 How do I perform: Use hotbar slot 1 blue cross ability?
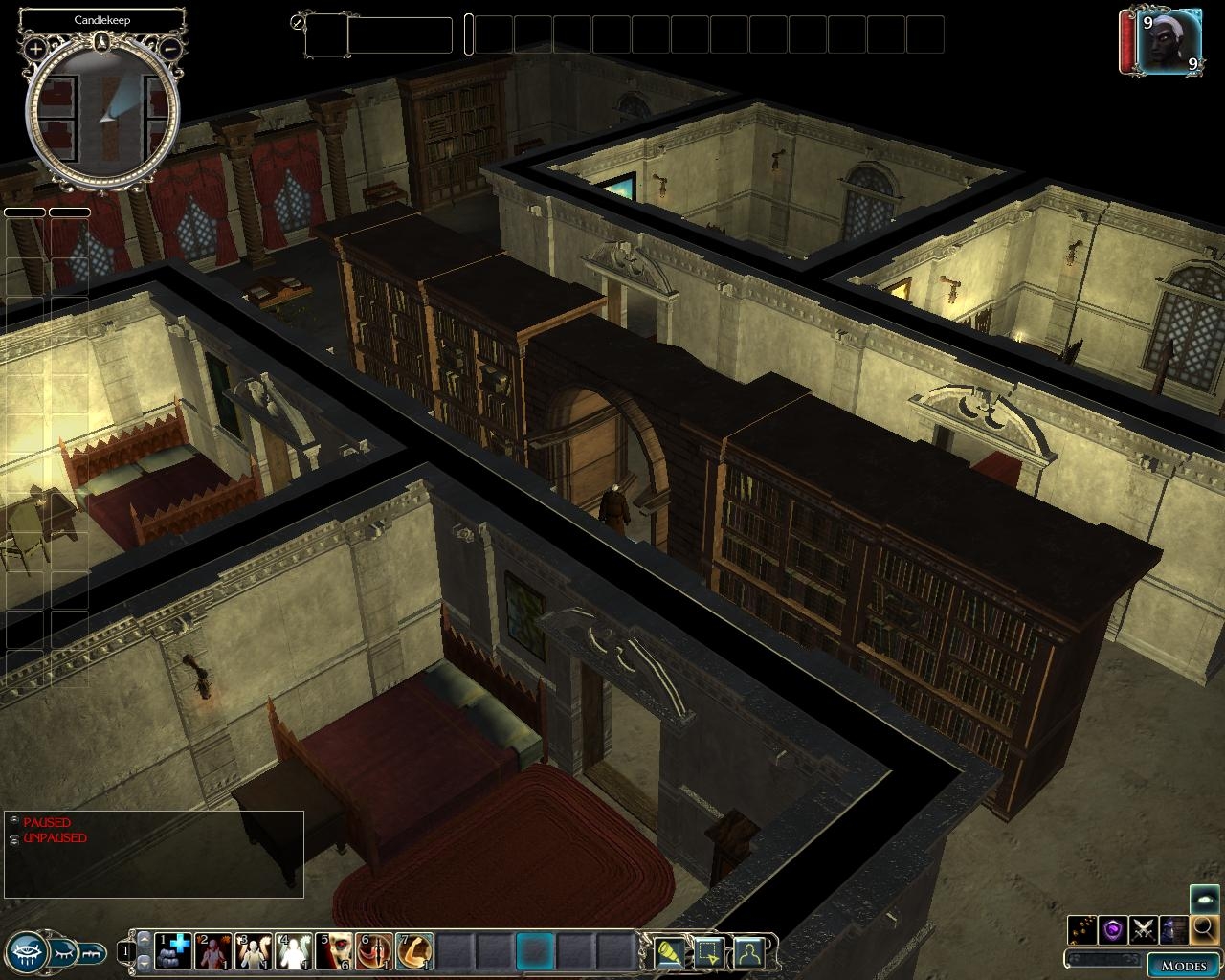[174, 952]
